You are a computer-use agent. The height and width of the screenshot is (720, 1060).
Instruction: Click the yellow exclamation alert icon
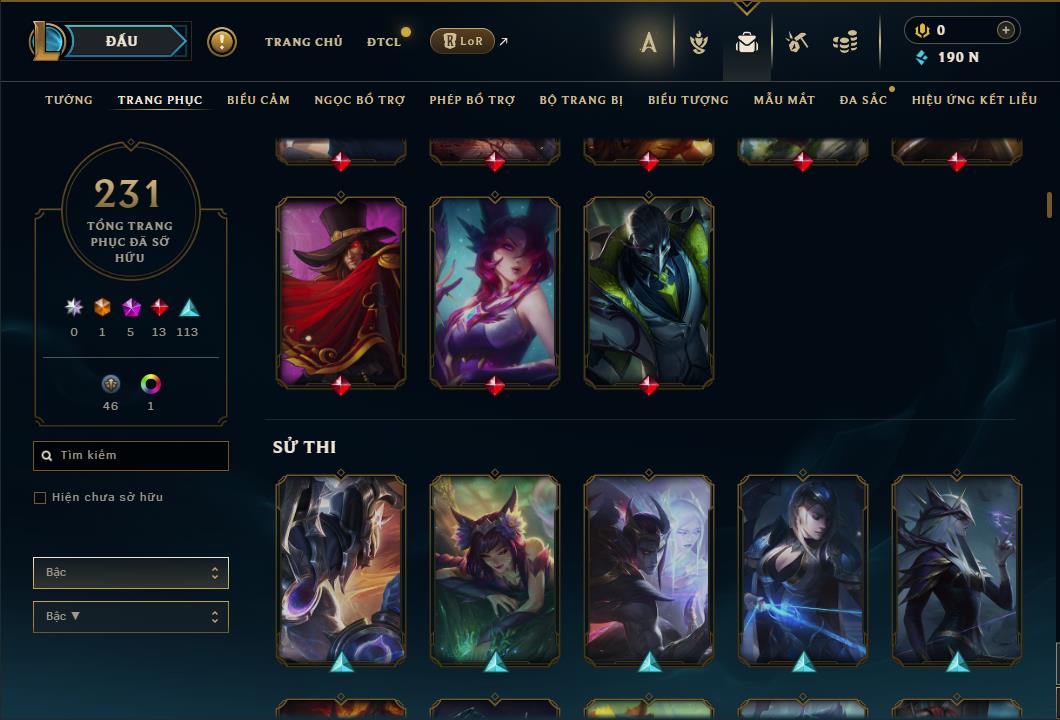click(x=222, y=42)
